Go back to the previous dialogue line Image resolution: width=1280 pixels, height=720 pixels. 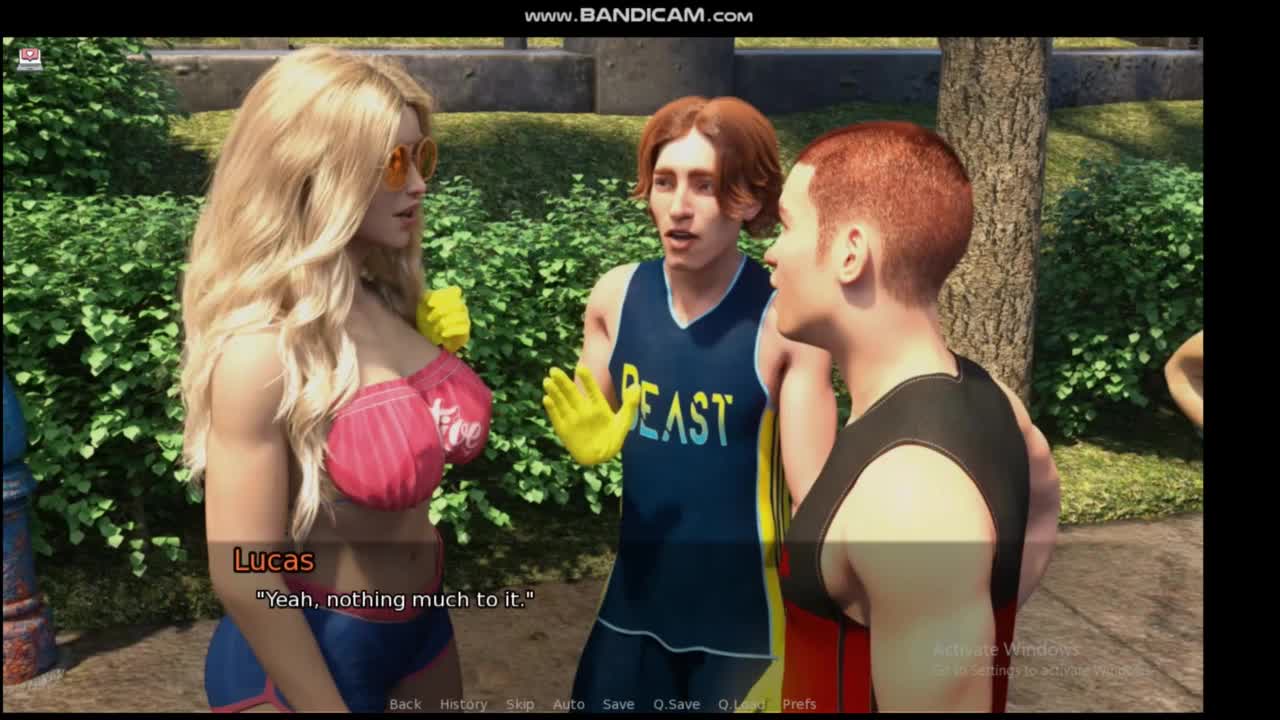point(405,704)
